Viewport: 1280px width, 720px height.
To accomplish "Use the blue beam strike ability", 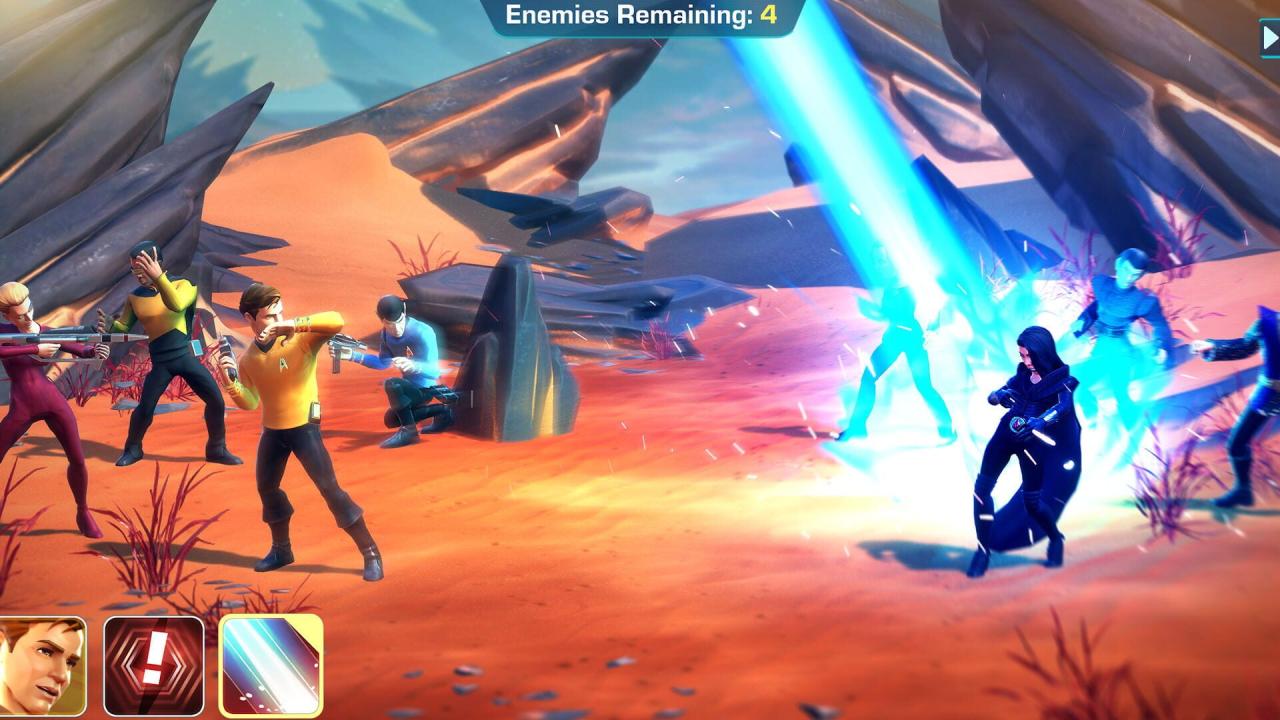I will 270,665.
